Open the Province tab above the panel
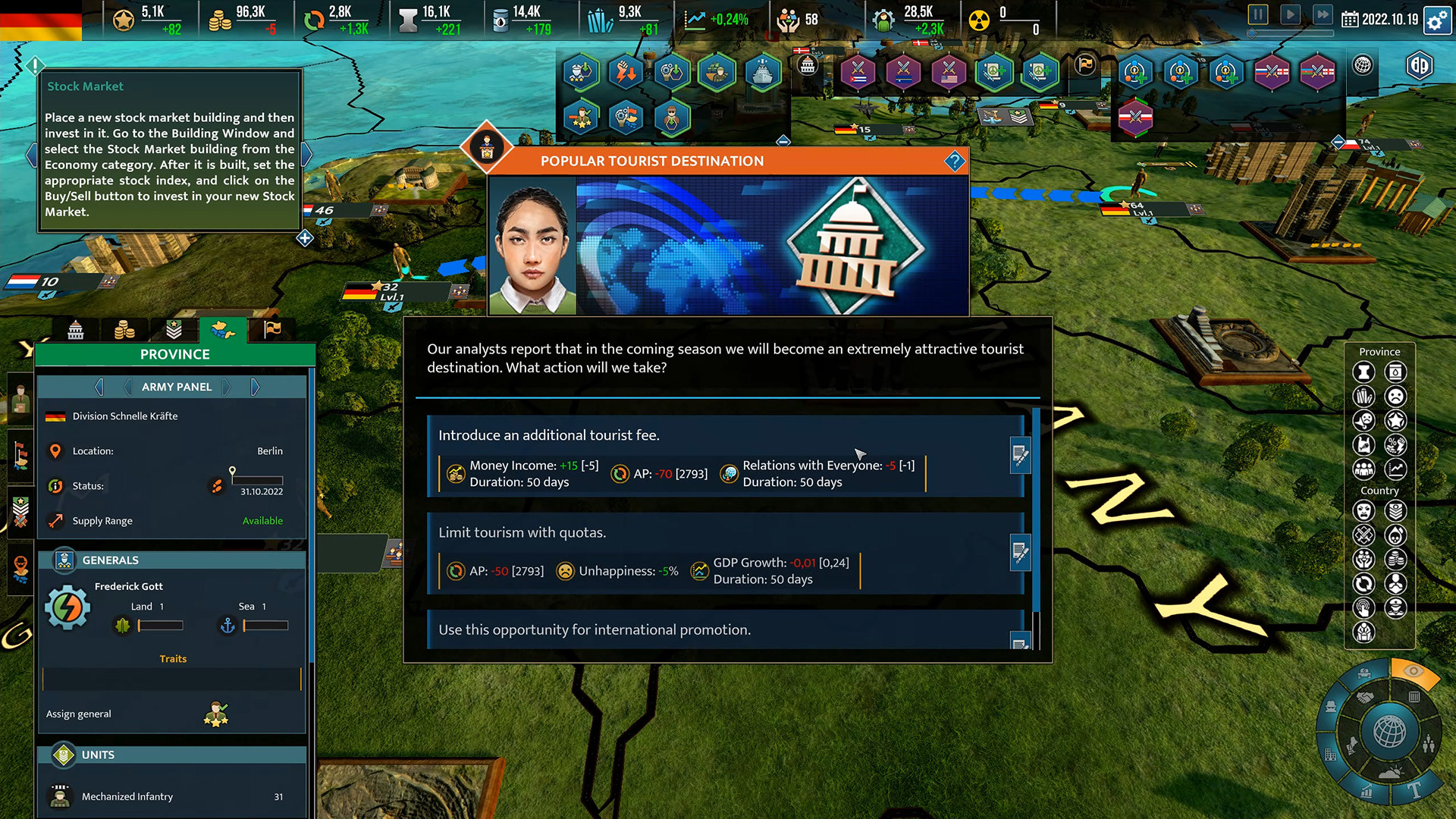 point(223,329)
